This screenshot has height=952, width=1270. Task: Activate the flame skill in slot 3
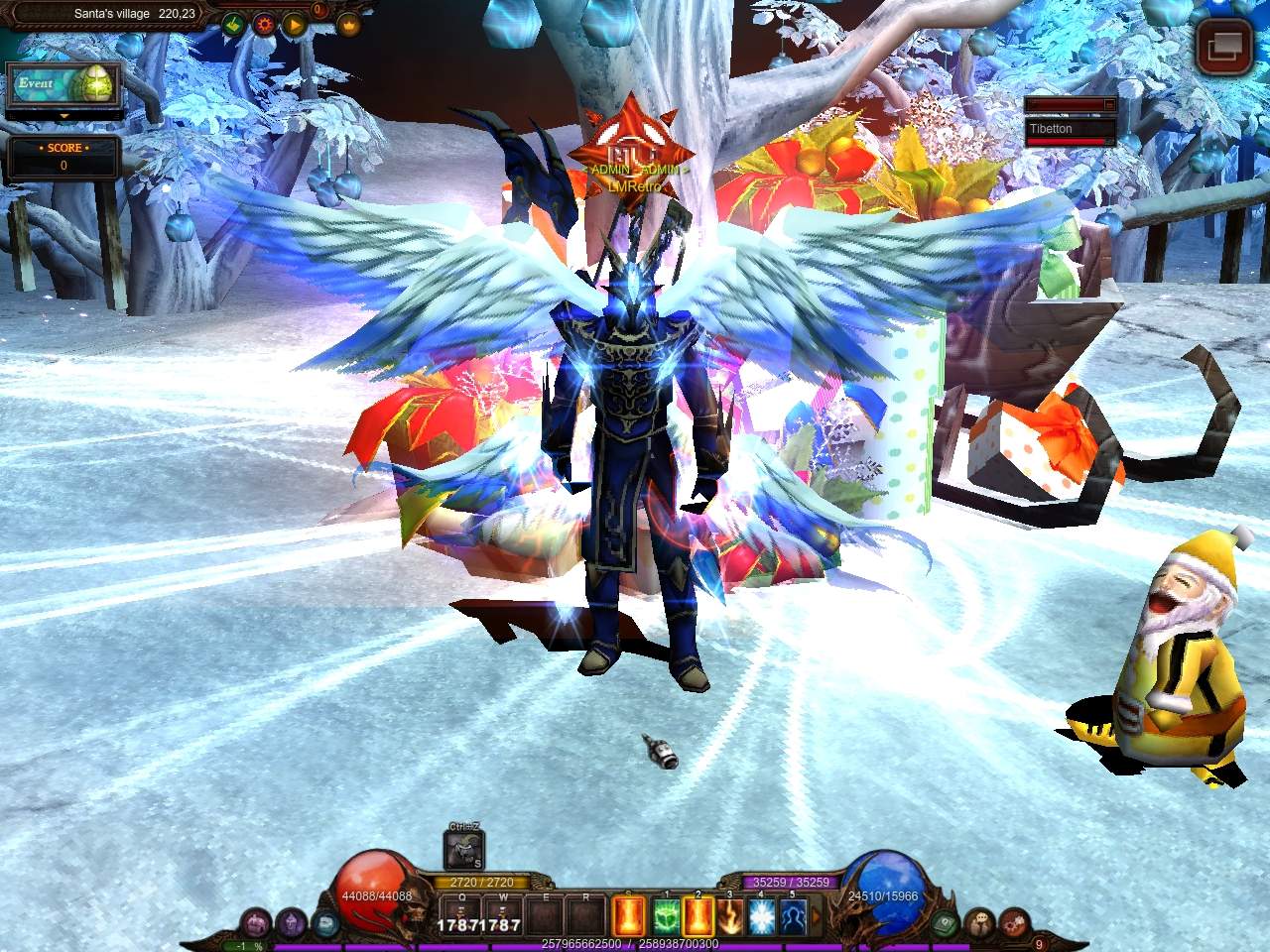tap(729, 915)
